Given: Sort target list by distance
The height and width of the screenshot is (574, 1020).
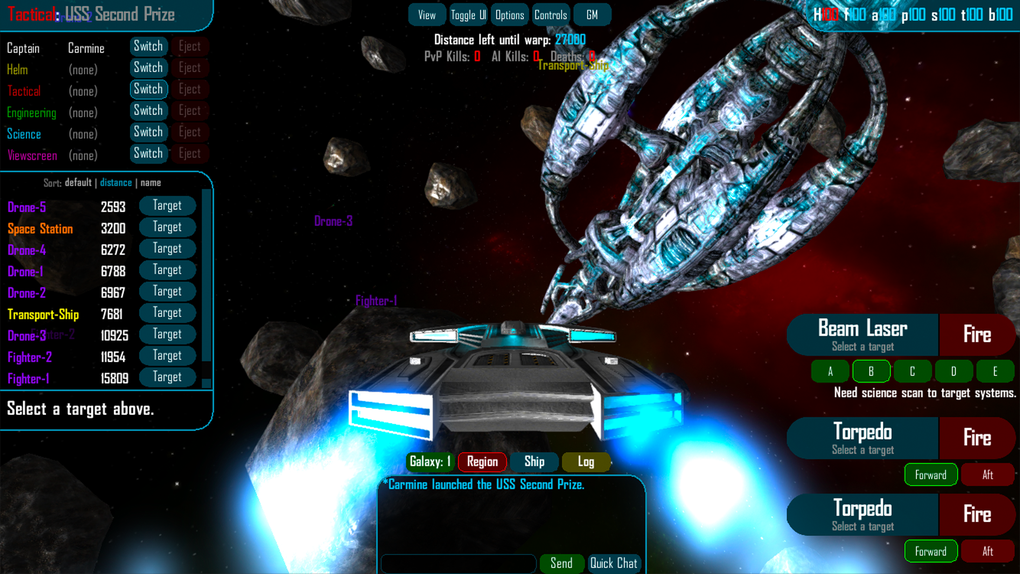Looking at the screenshot, I should 115,183.
